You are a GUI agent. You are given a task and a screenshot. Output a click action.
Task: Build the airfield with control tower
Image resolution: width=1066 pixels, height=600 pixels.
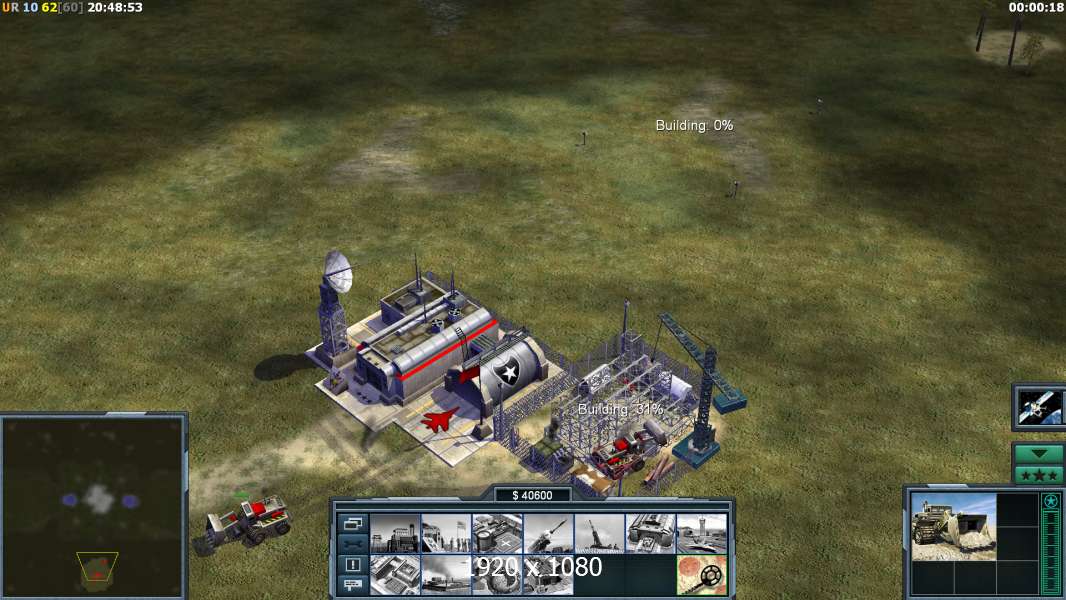coord(701,533)
